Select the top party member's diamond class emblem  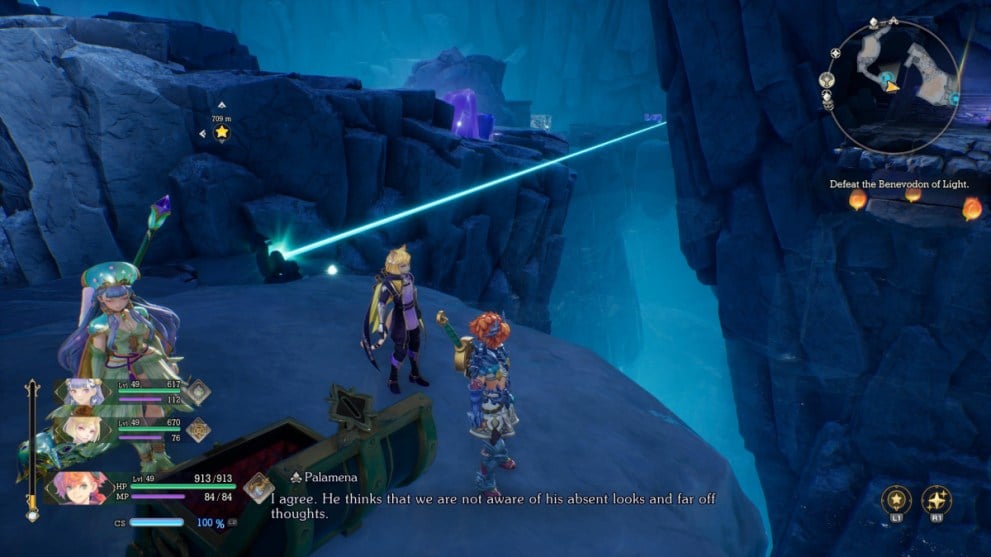pos(198,392)
